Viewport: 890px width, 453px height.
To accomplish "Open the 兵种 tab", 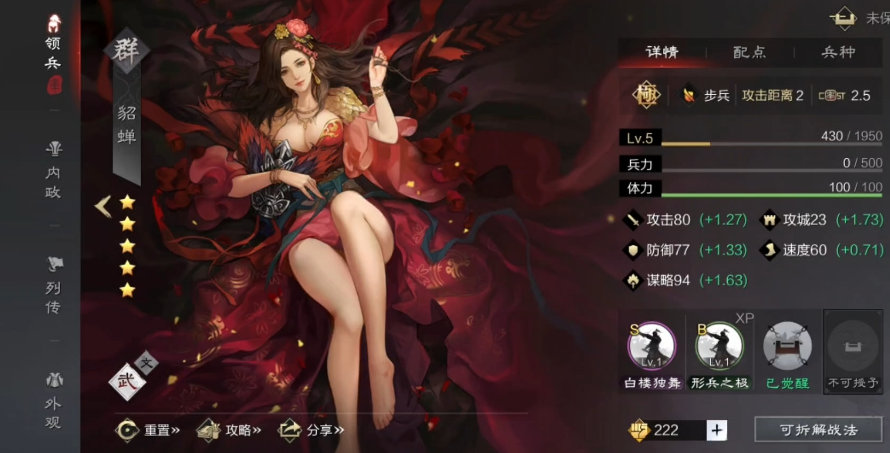I will (838, 53).
